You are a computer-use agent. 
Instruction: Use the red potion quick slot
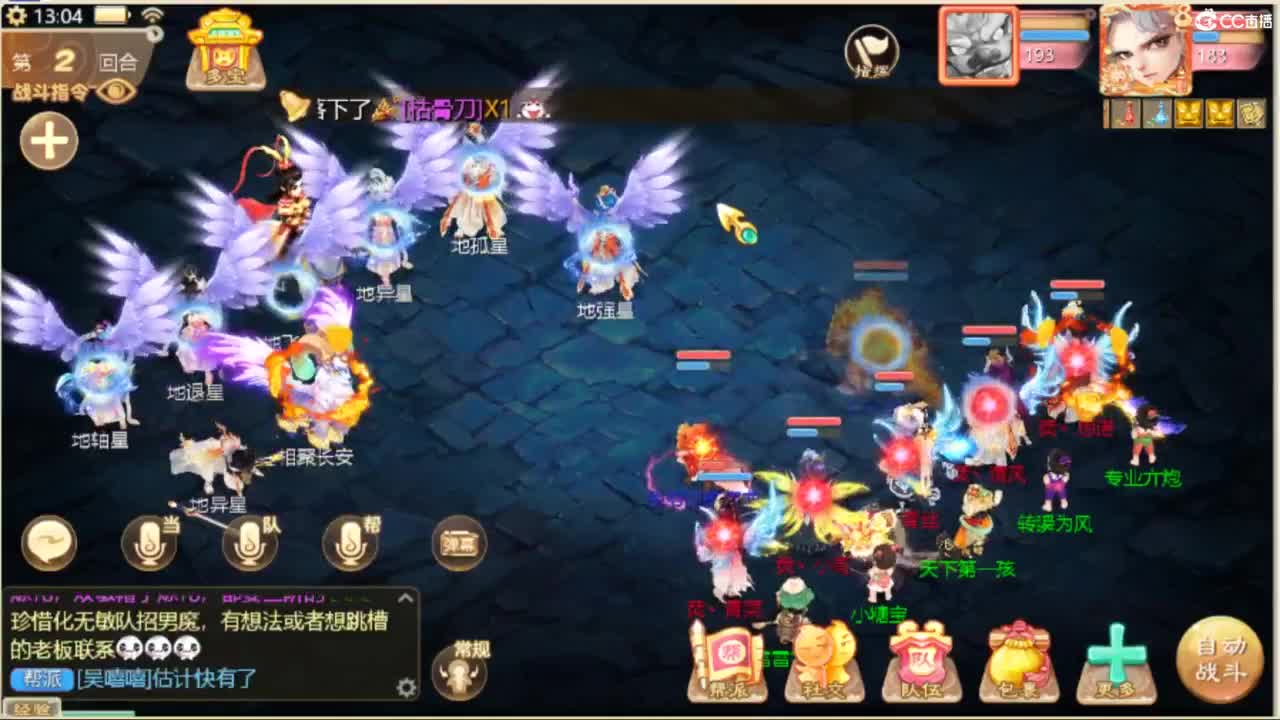tap(1128, 113)
